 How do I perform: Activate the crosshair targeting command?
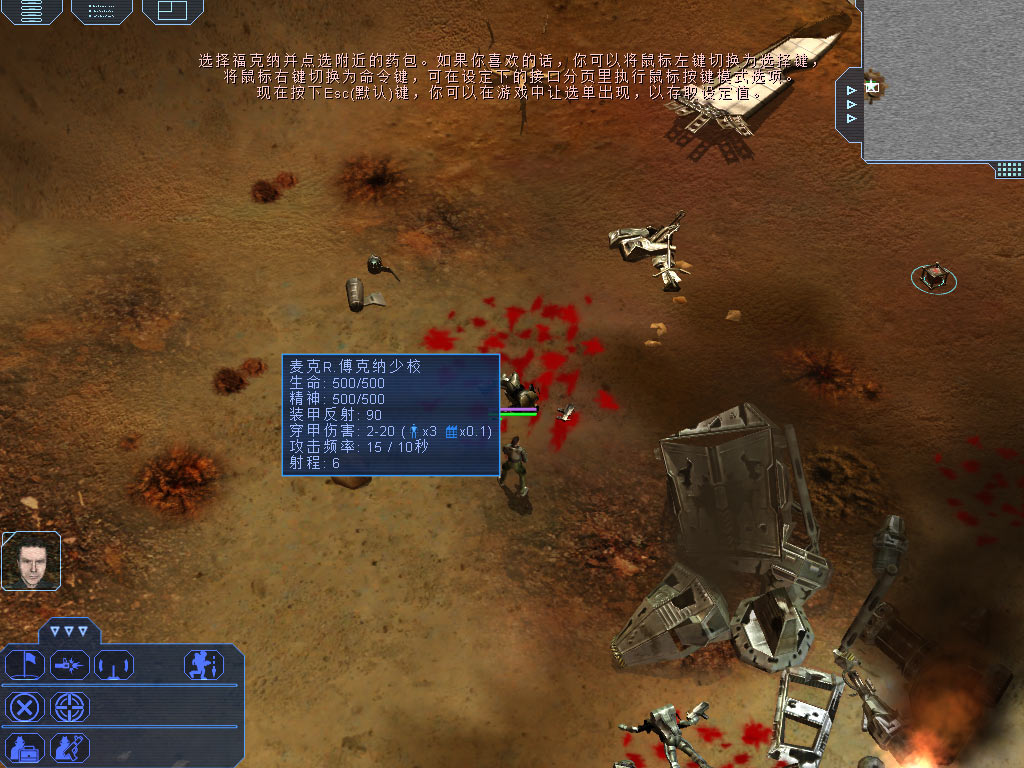[69, 707]
